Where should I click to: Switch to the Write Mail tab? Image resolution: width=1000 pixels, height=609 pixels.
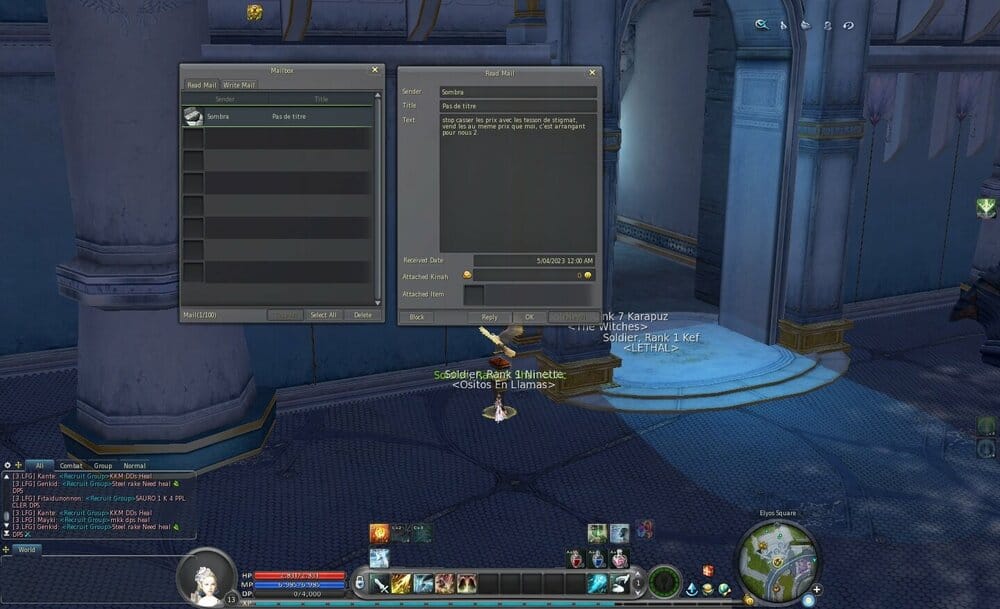[x=239, y=85]
